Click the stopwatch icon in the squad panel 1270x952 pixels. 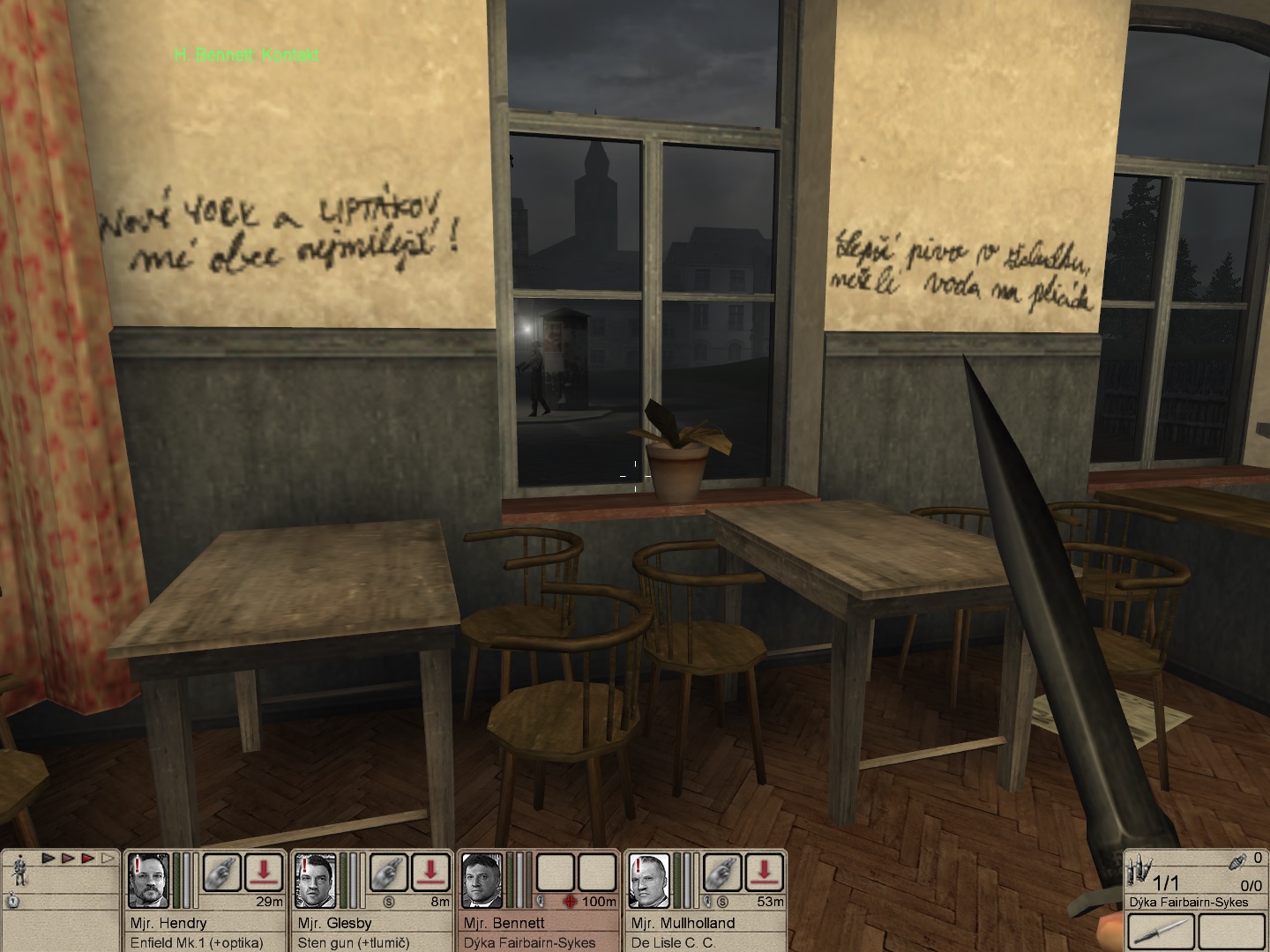14,901
